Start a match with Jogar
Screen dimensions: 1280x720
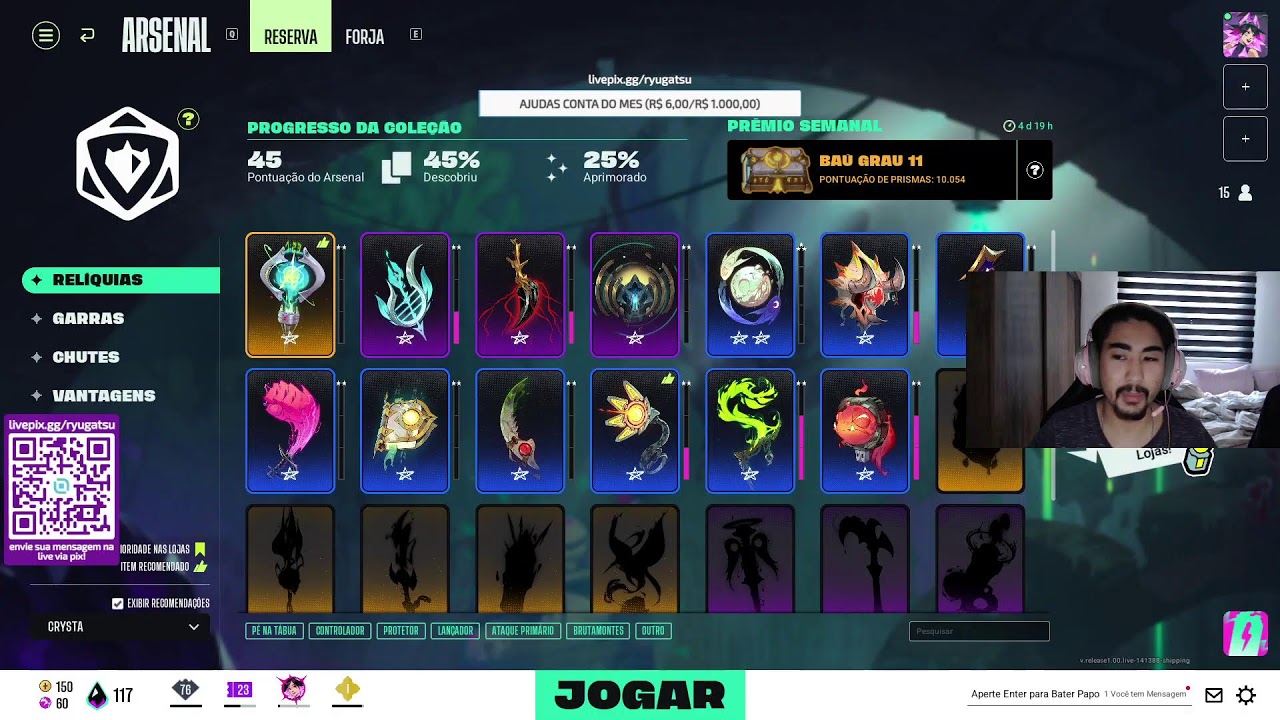point(640,695)
